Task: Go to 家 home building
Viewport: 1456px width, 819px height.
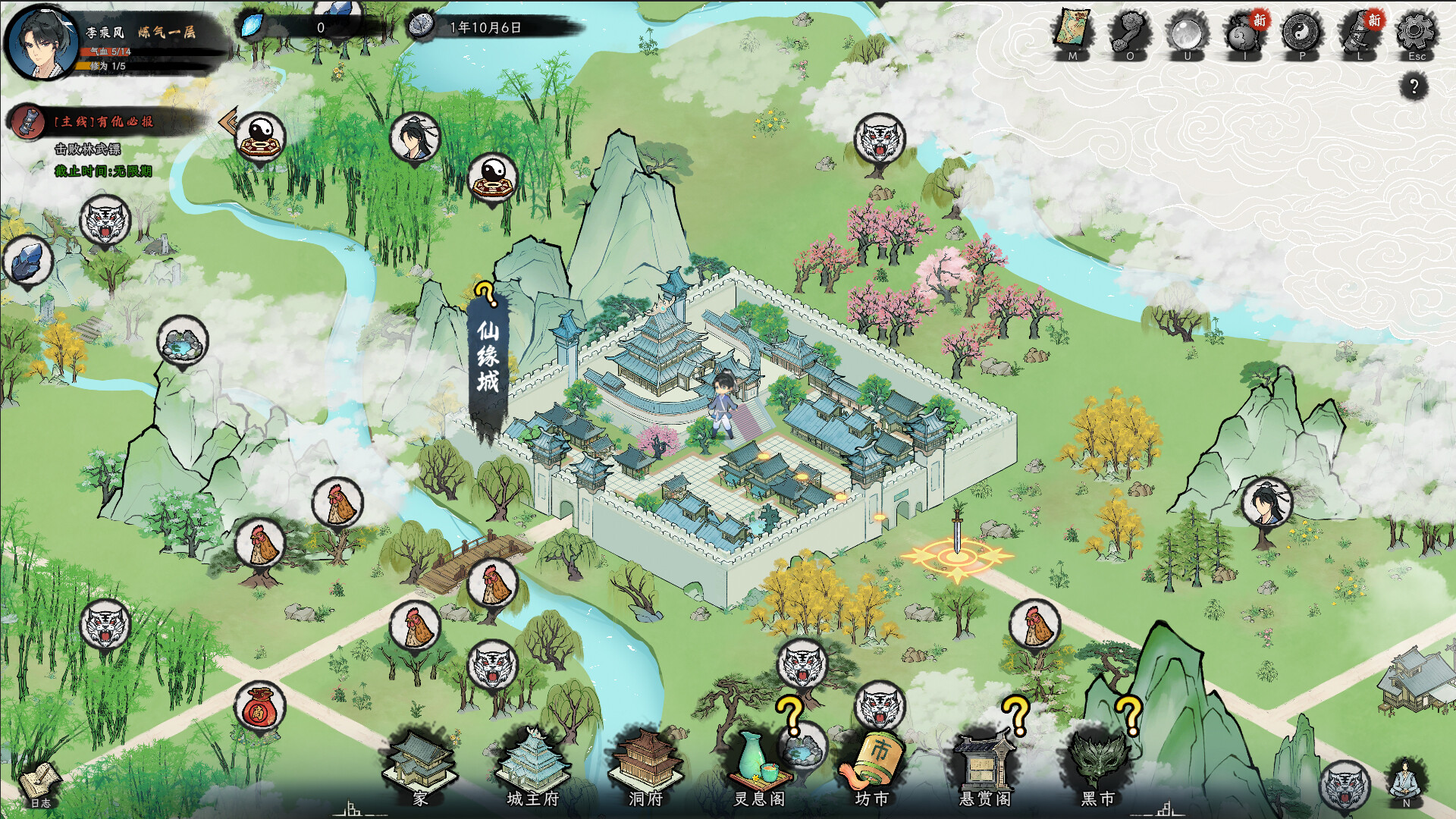Action: (420, 766)
